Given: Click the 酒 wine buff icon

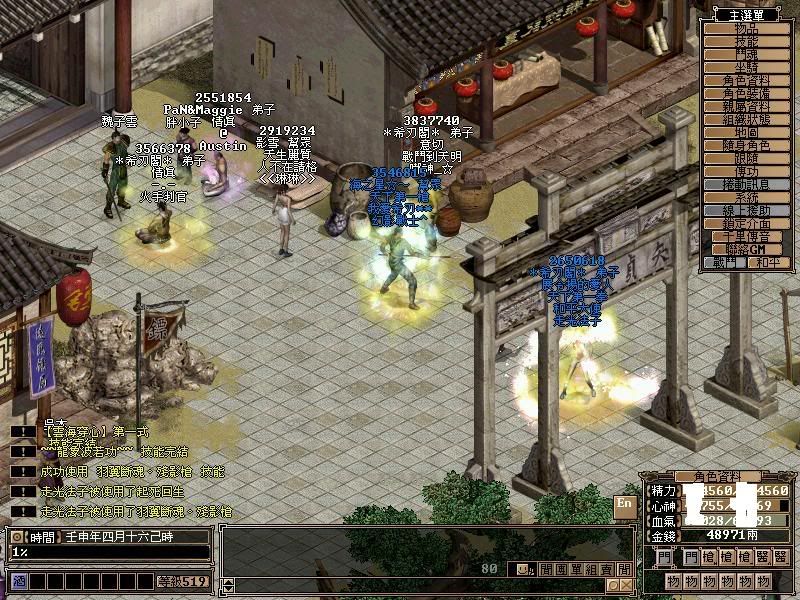Looking at the screenshot, I should coord(19,580).
